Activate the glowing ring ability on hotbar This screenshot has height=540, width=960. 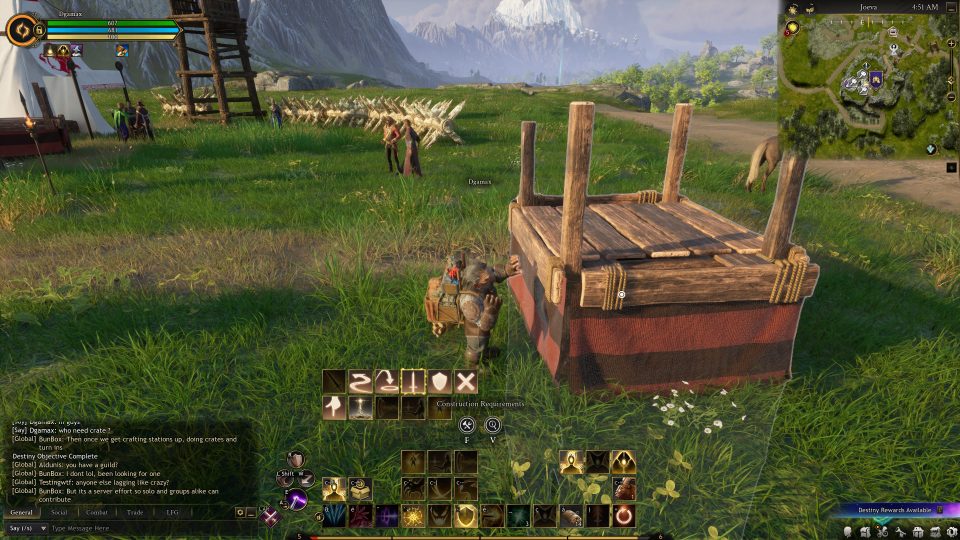point(622,516)
